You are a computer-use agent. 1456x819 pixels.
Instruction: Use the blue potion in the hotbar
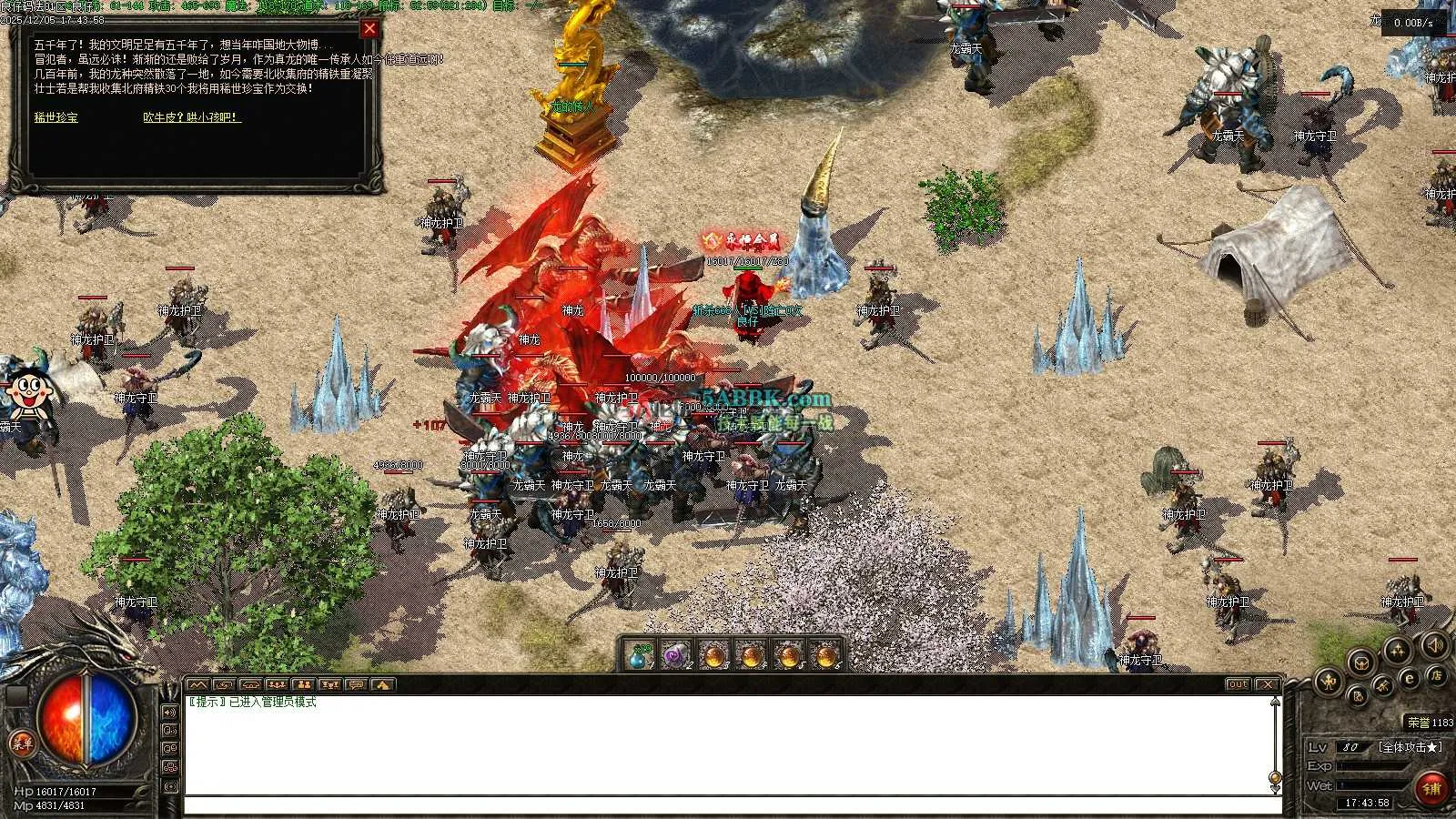coord(641,655)
